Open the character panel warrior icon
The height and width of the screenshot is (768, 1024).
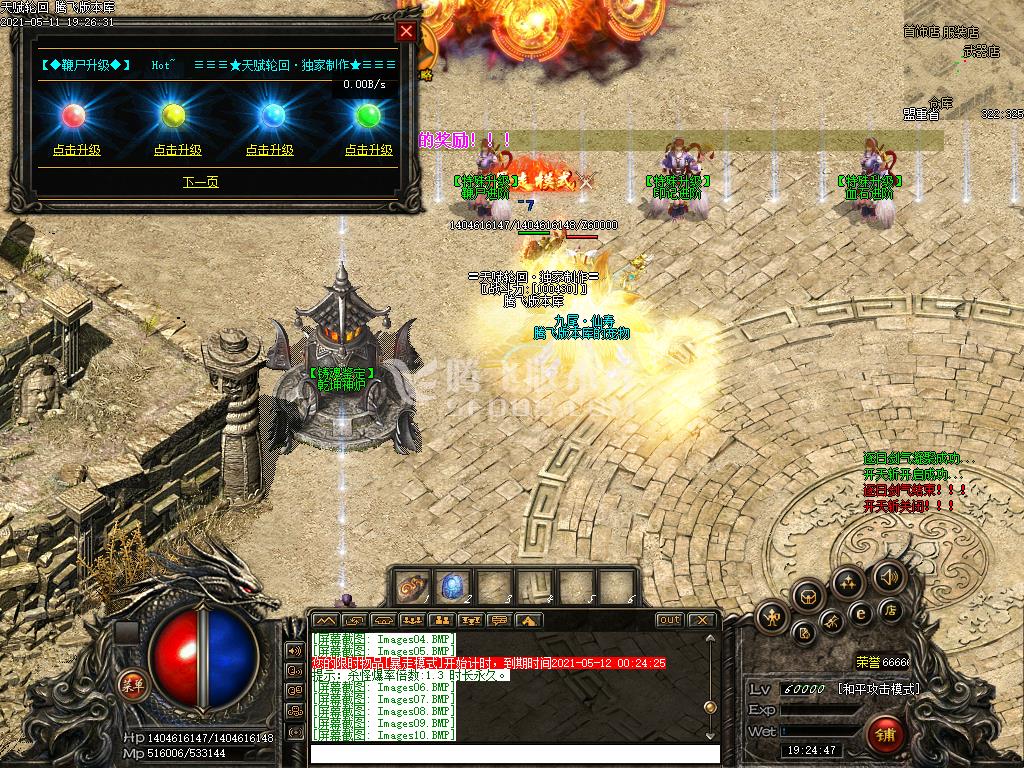773,617
